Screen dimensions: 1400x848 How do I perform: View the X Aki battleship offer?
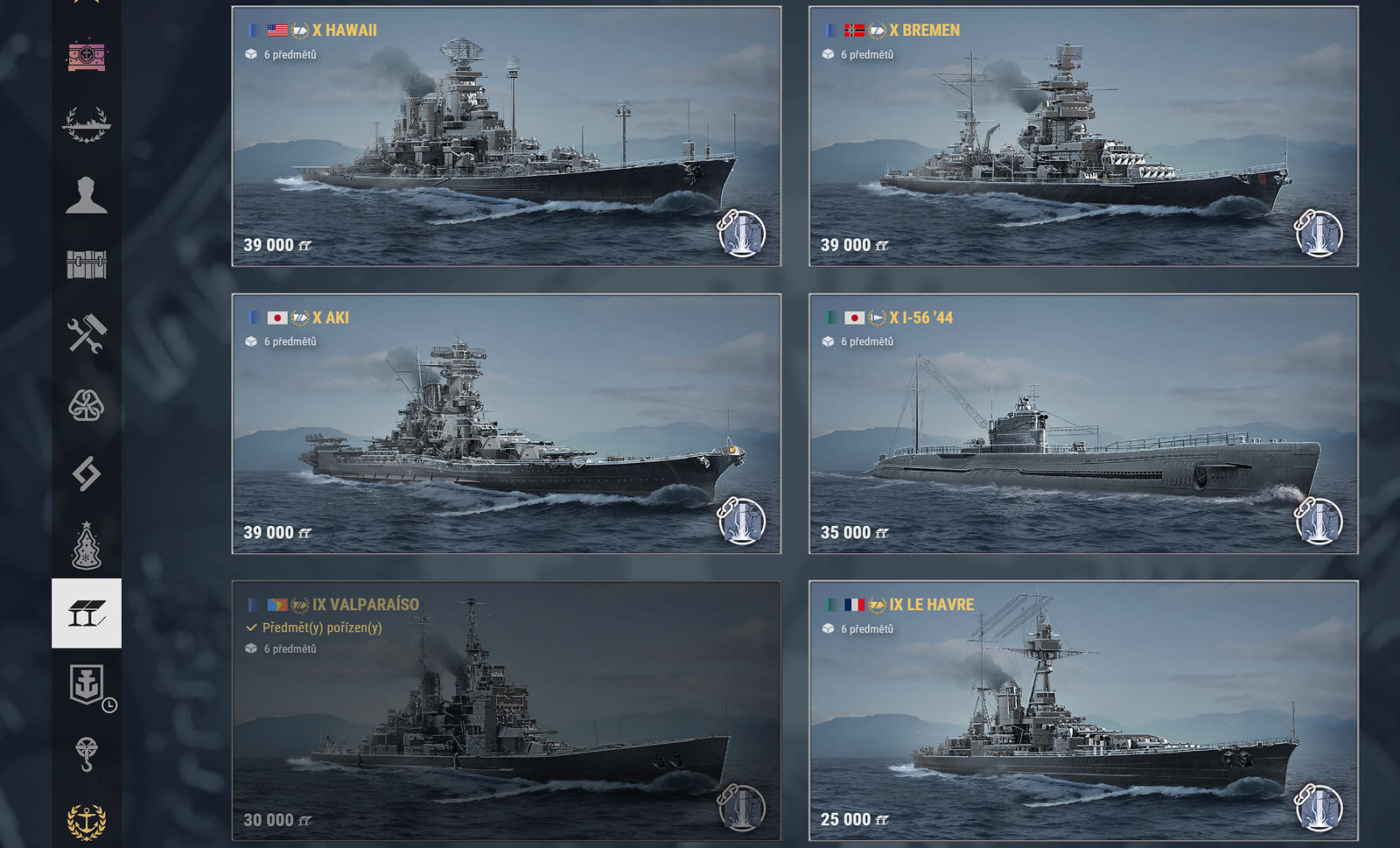pyautogui.click(x=506, y=424)
